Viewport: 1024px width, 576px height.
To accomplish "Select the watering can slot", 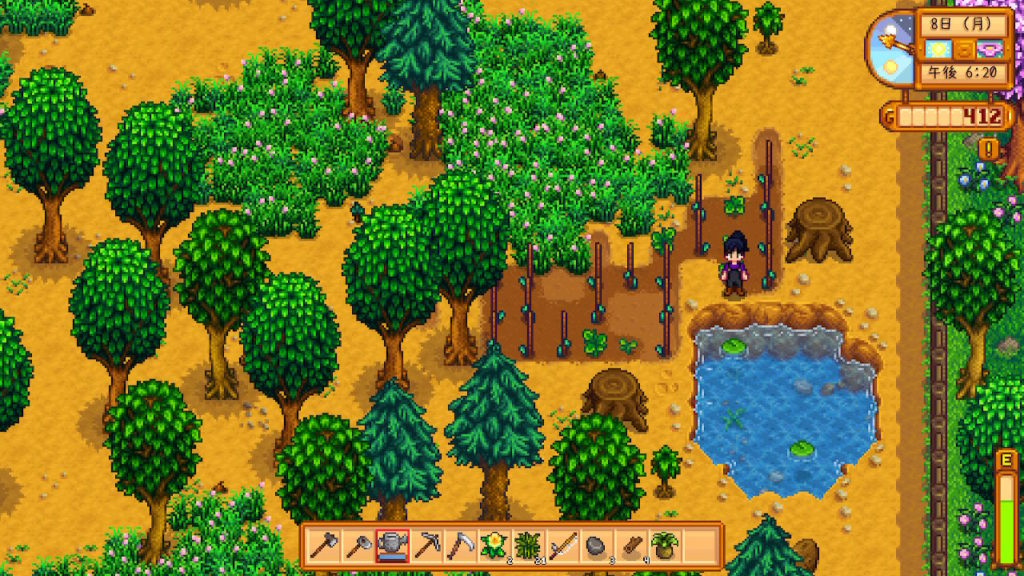I will [392, 546].
